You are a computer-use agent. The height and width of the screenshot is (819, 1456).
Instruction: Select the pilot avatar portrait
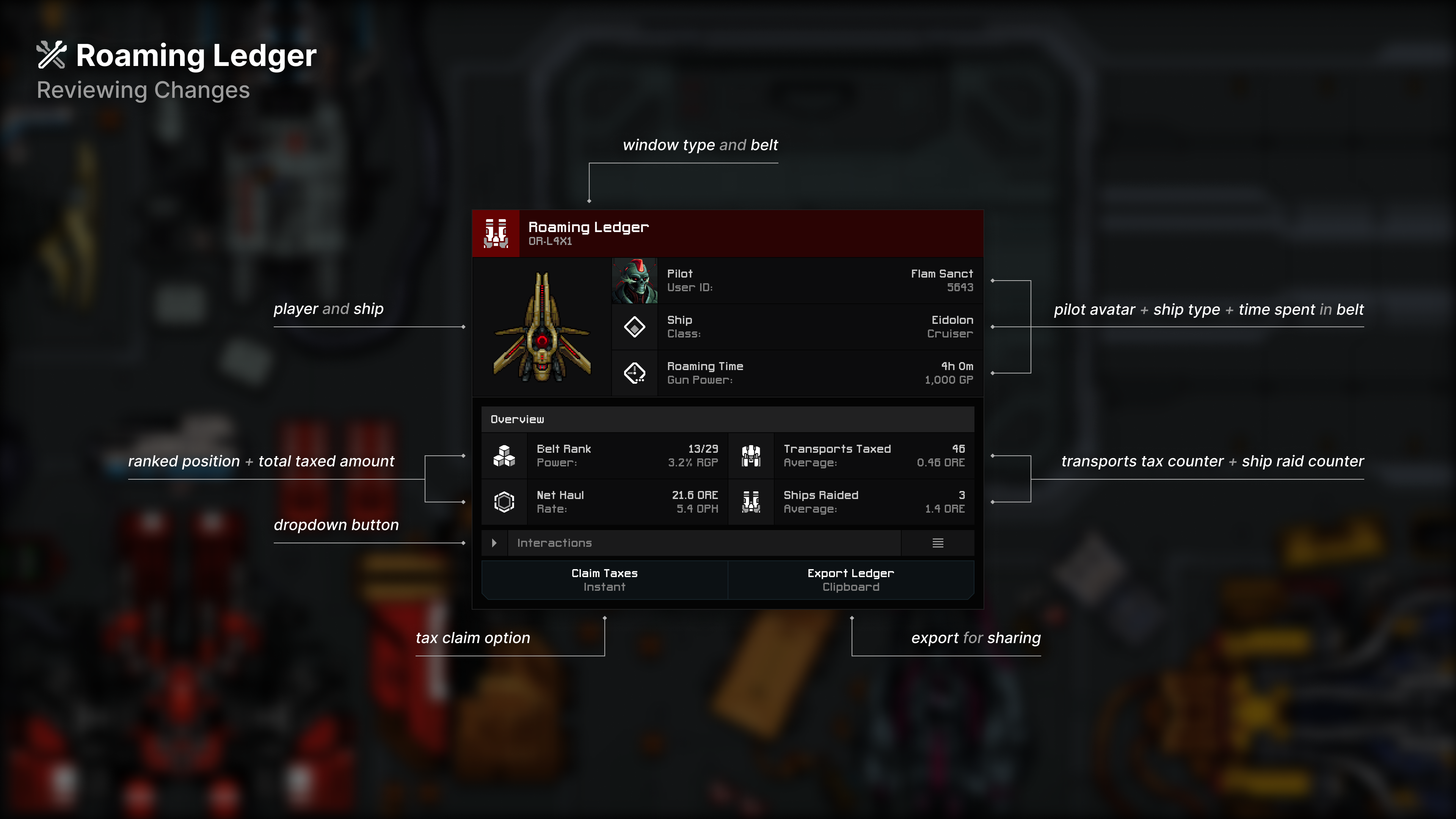[635, 281]
